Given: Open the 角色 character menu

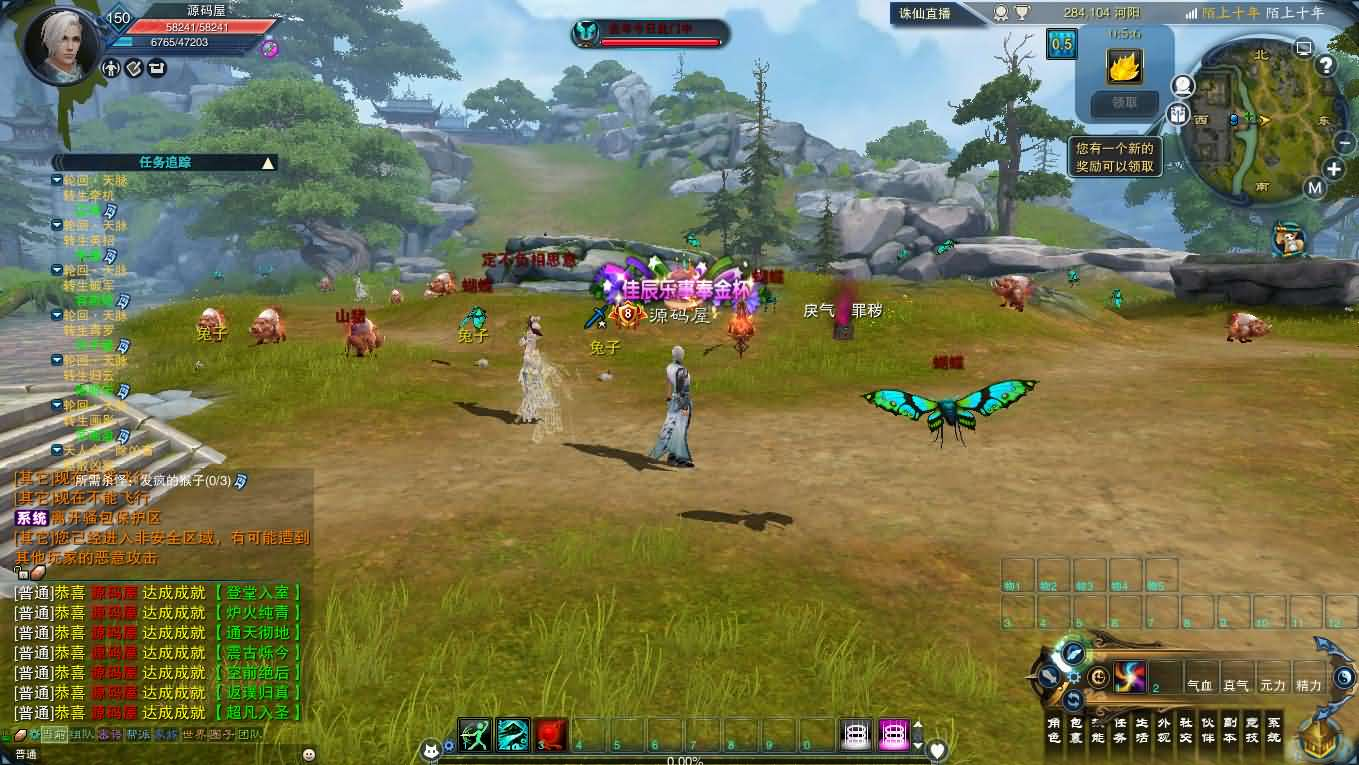Looking at the screenshot, I should [1053, 730].
